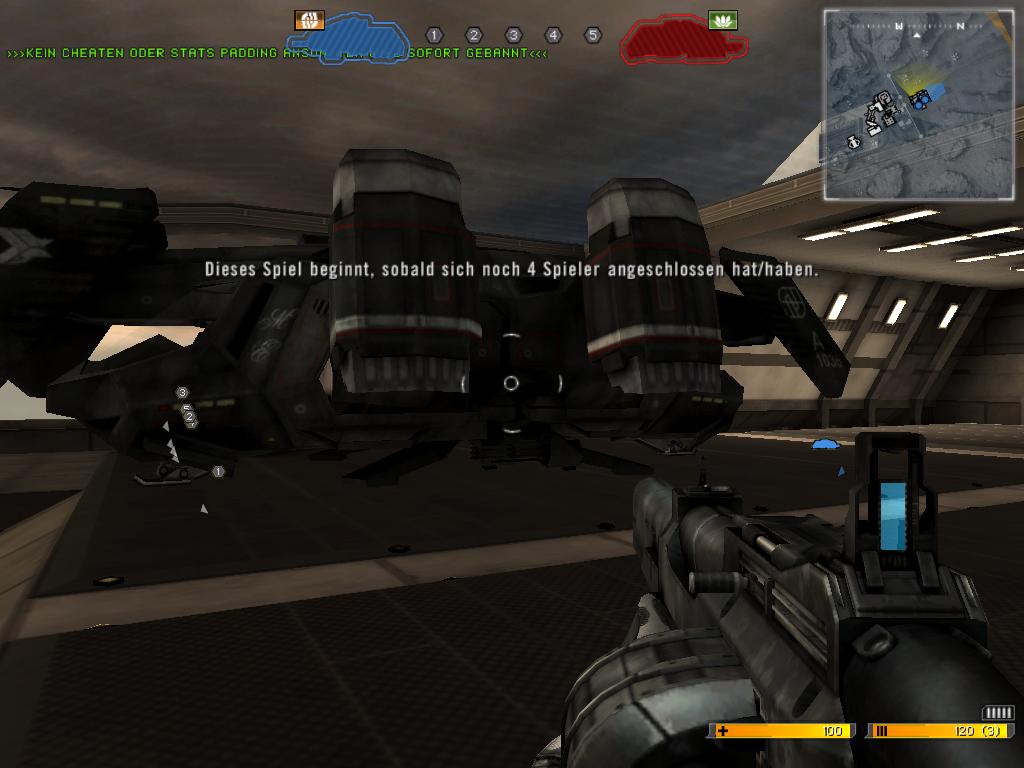The height and width of the screenshot is (768, 1024).
Task: Select the green PAC lotus flag icon
Action: pos(722,20)
